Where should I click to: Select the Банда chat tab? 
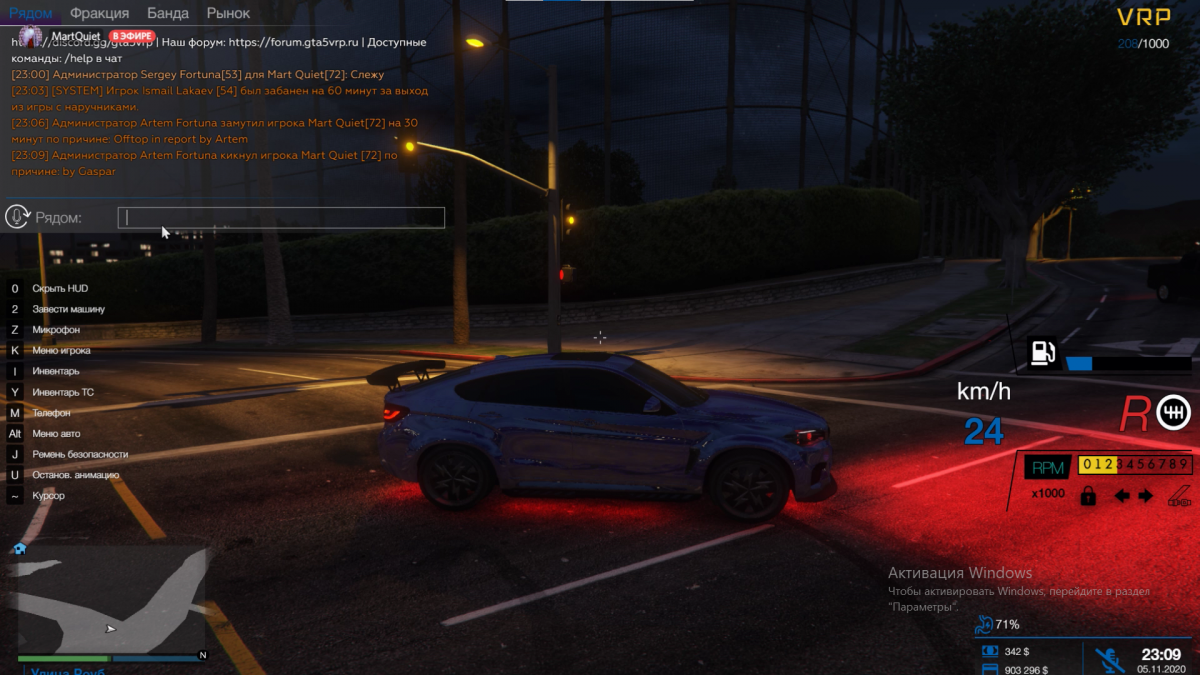click(x=167, y=13)
